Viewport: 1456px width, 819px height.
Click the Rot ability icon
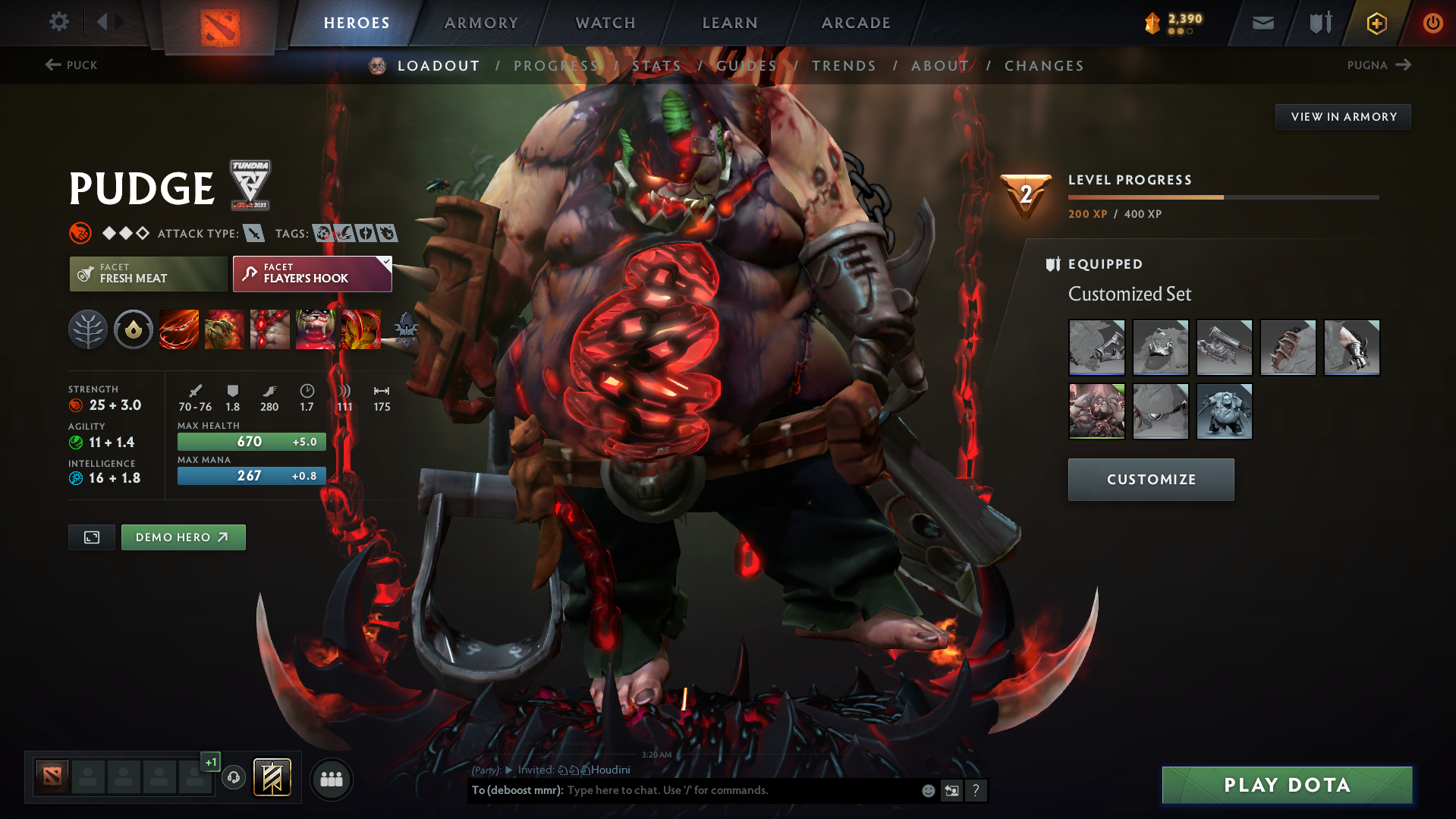point(225,329)
